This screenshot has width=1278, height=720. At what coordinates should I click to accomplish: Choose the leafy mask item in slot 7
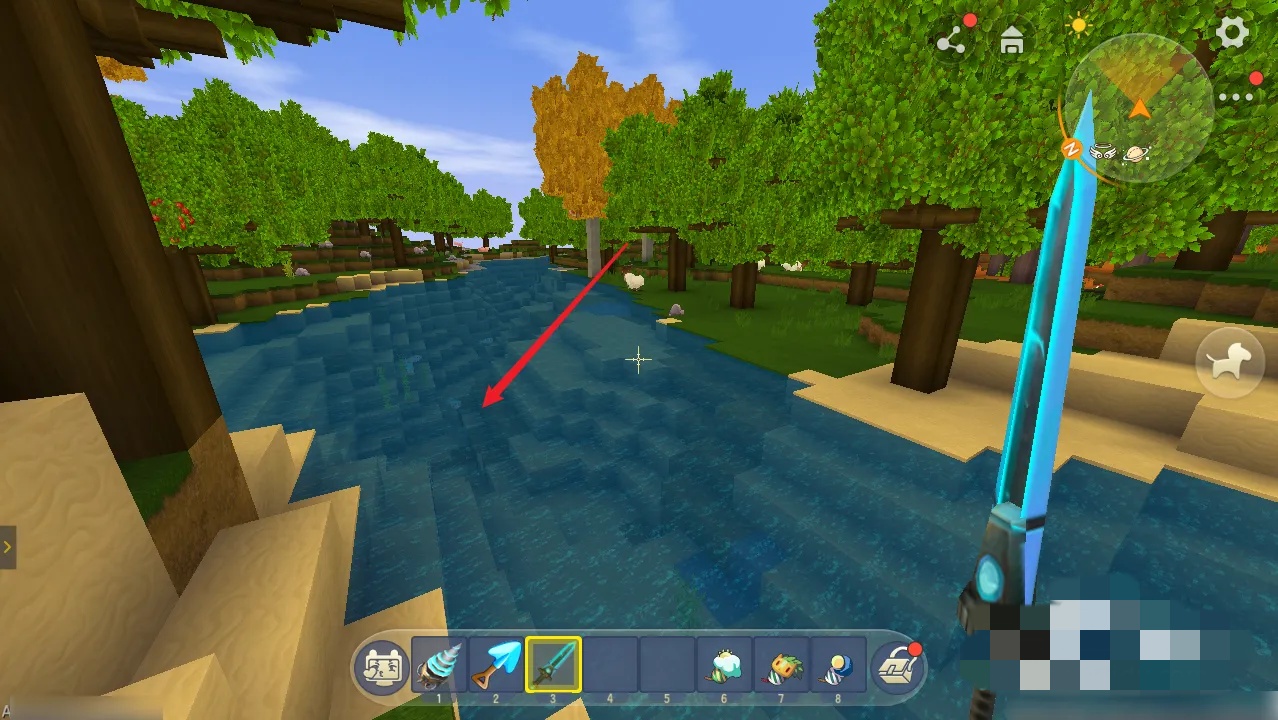pos(781,665)
